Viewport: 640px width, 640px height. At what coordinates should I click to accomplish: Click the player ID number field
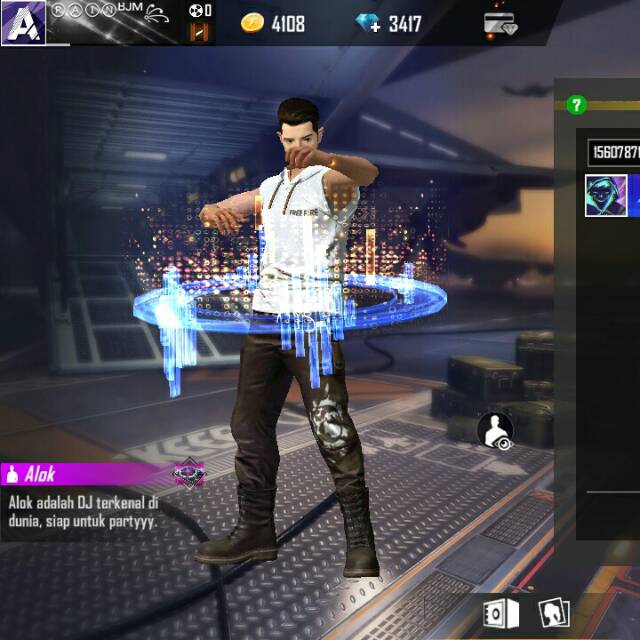(613, 152)
